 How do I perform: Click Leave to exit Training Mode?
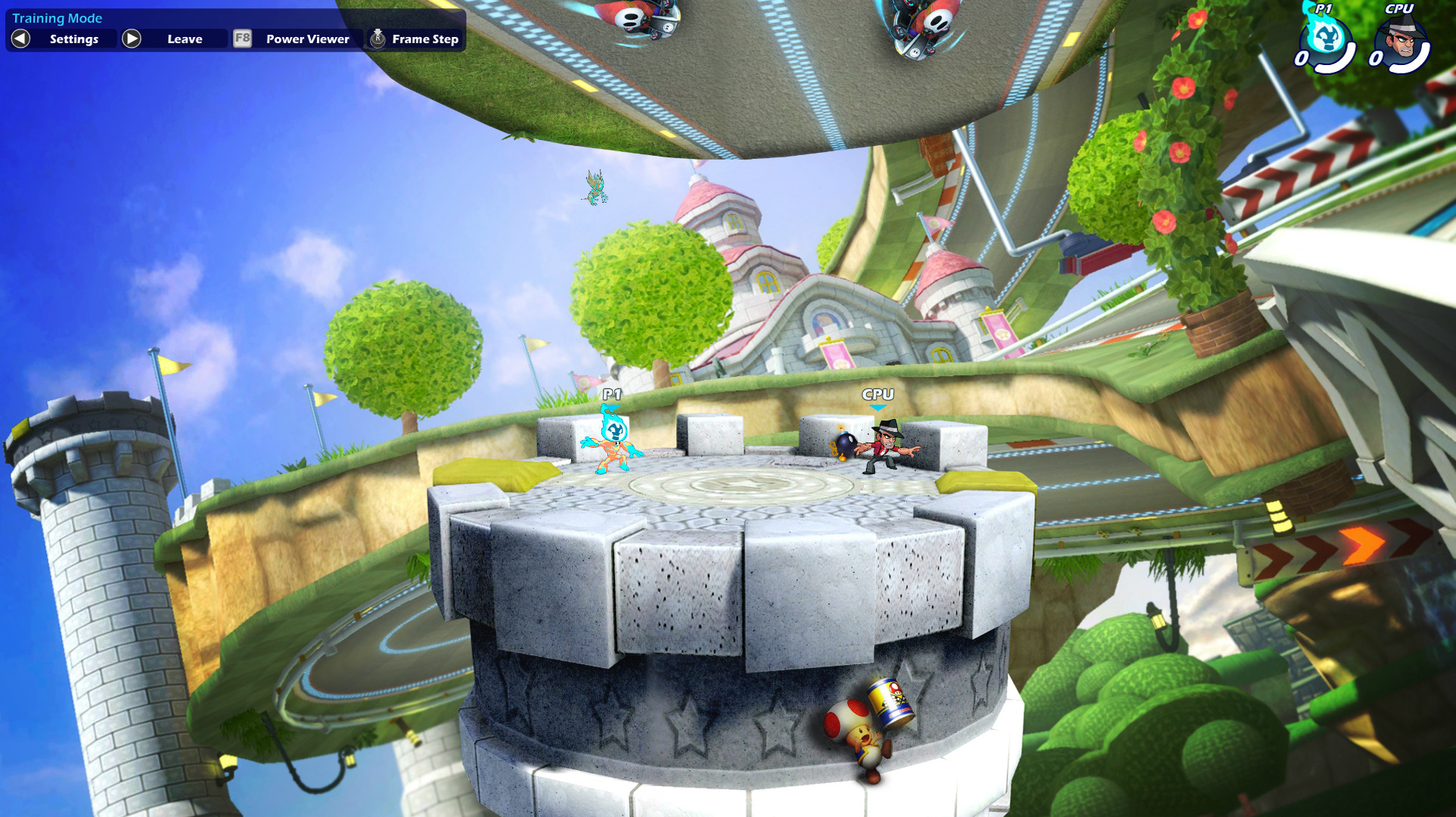click(x=185, y=38)
